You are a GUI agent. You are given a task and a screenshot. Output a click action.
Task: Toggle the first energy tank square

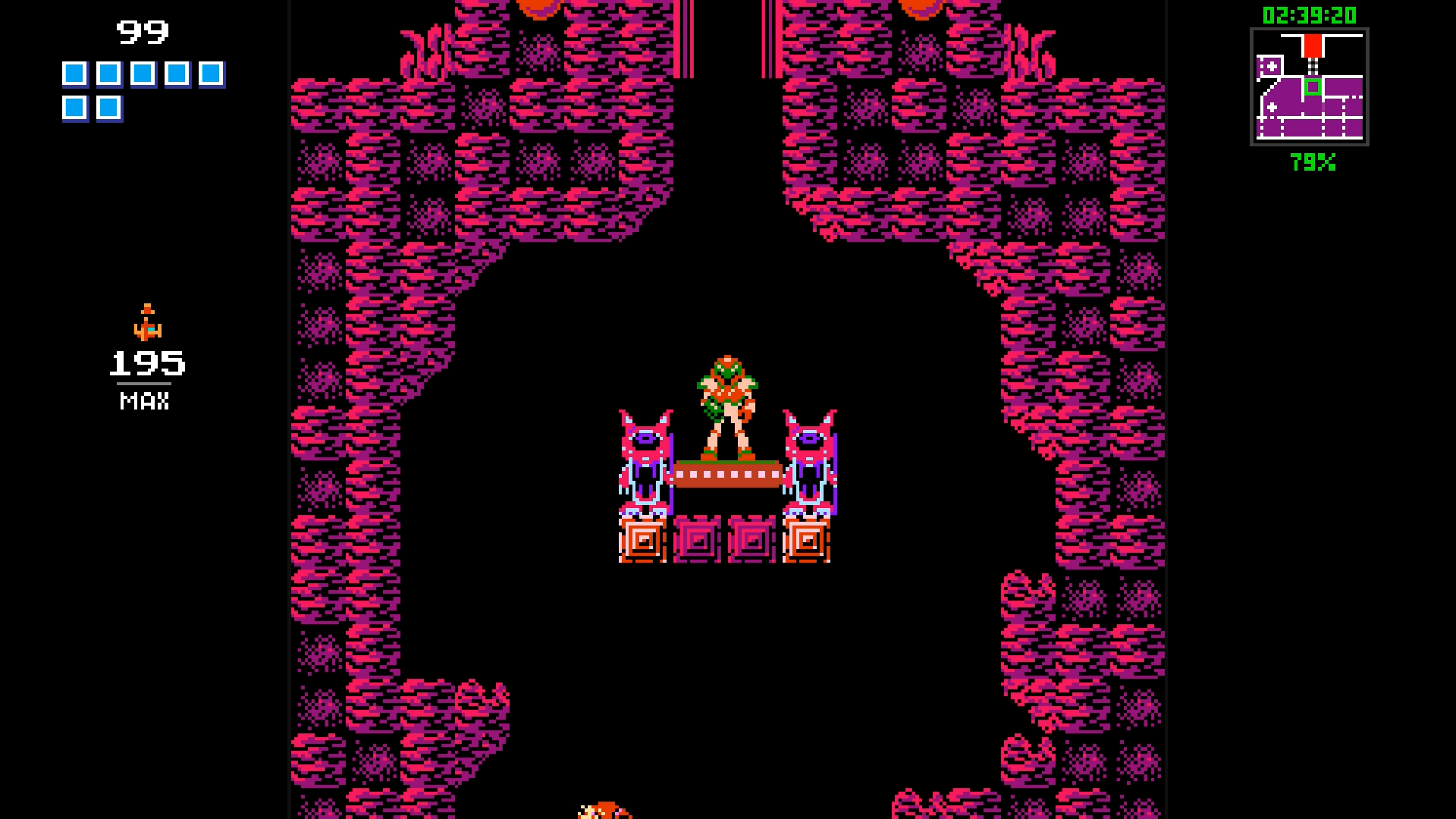coord(74,74)
